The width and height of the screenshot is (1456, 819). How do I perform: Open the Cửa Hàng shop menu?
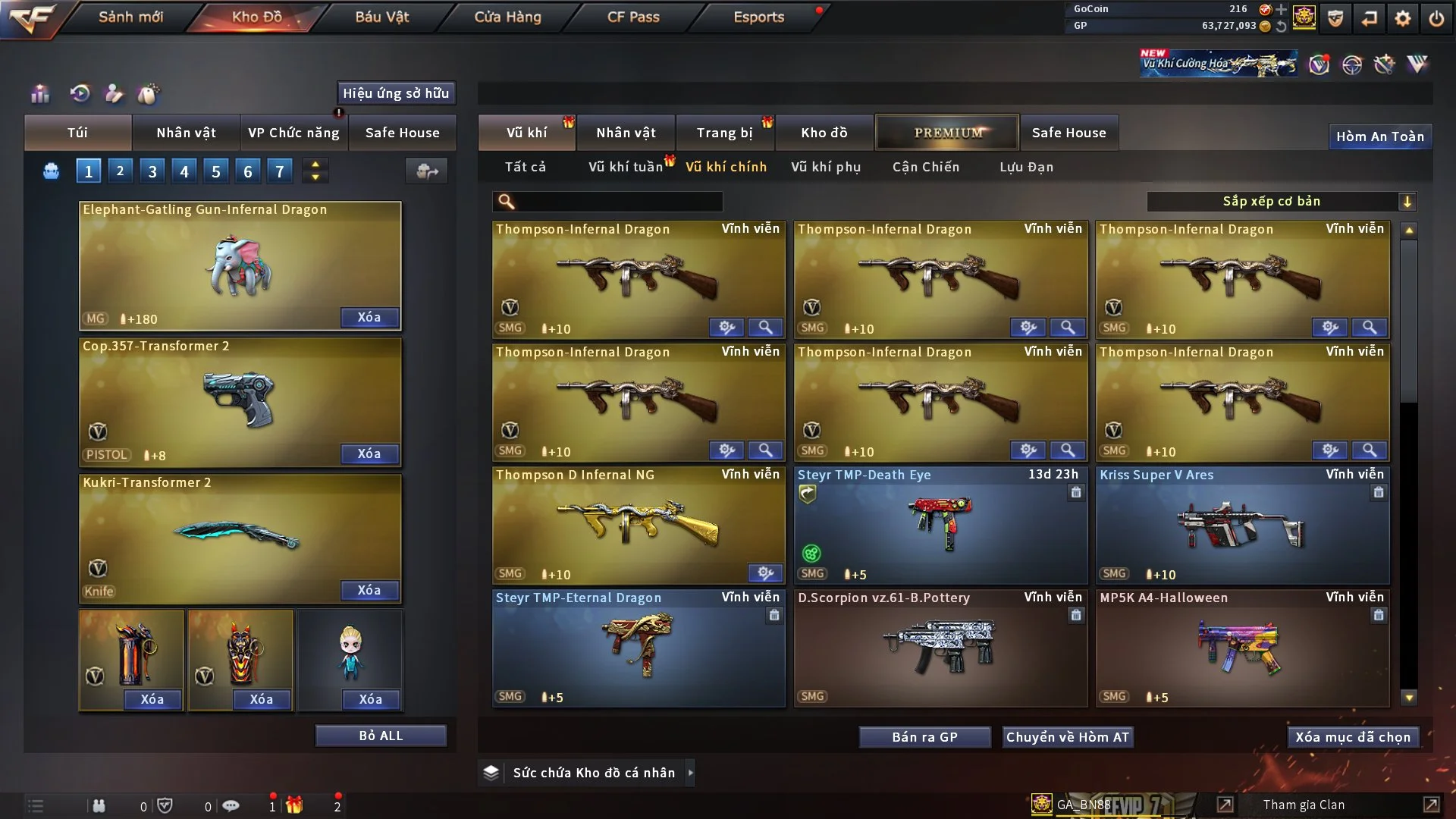(507, 17)
